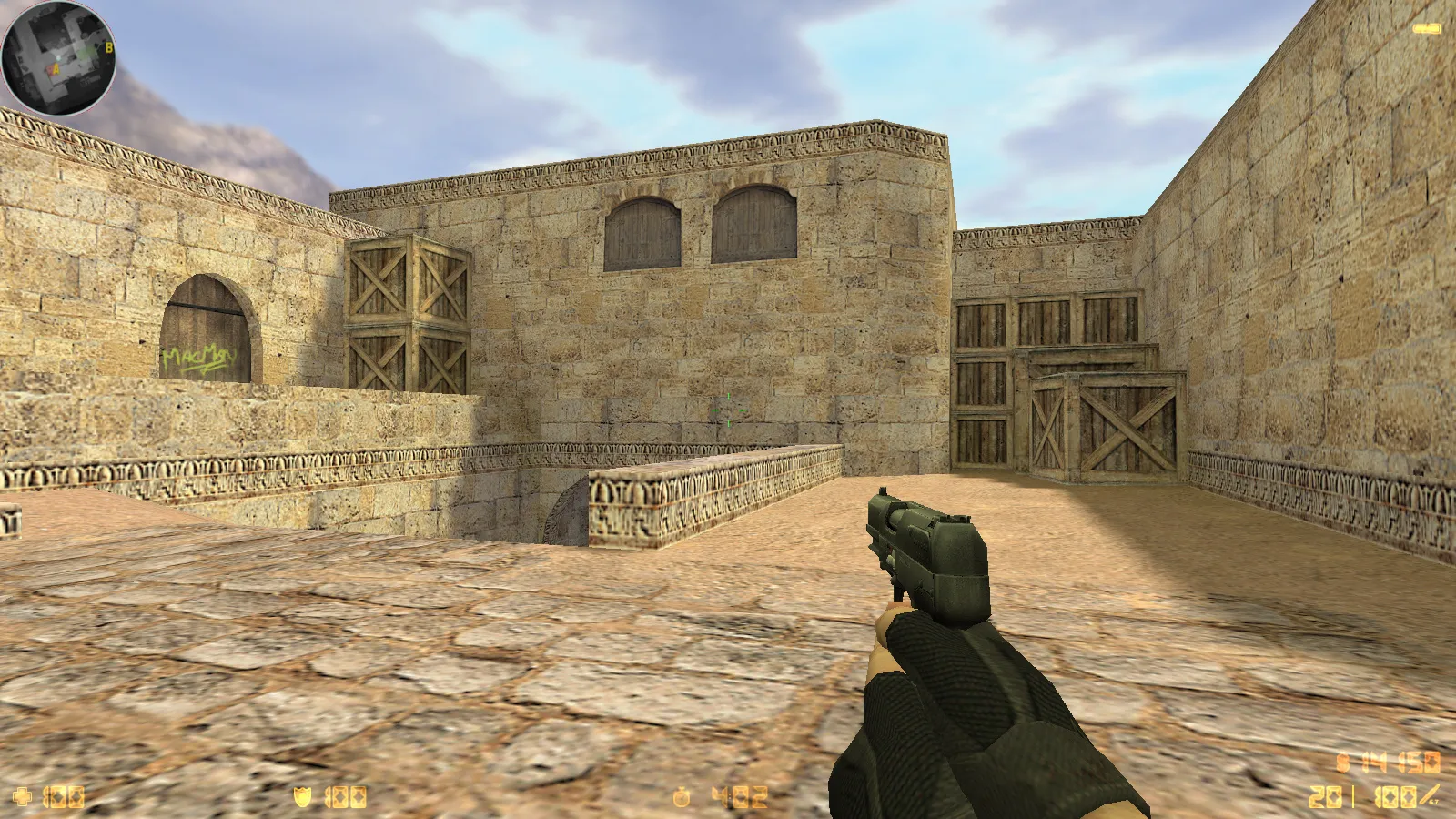1456x819 pixels.
Task: Click the player dot in the radar center
Action: (x=56, y=56)
